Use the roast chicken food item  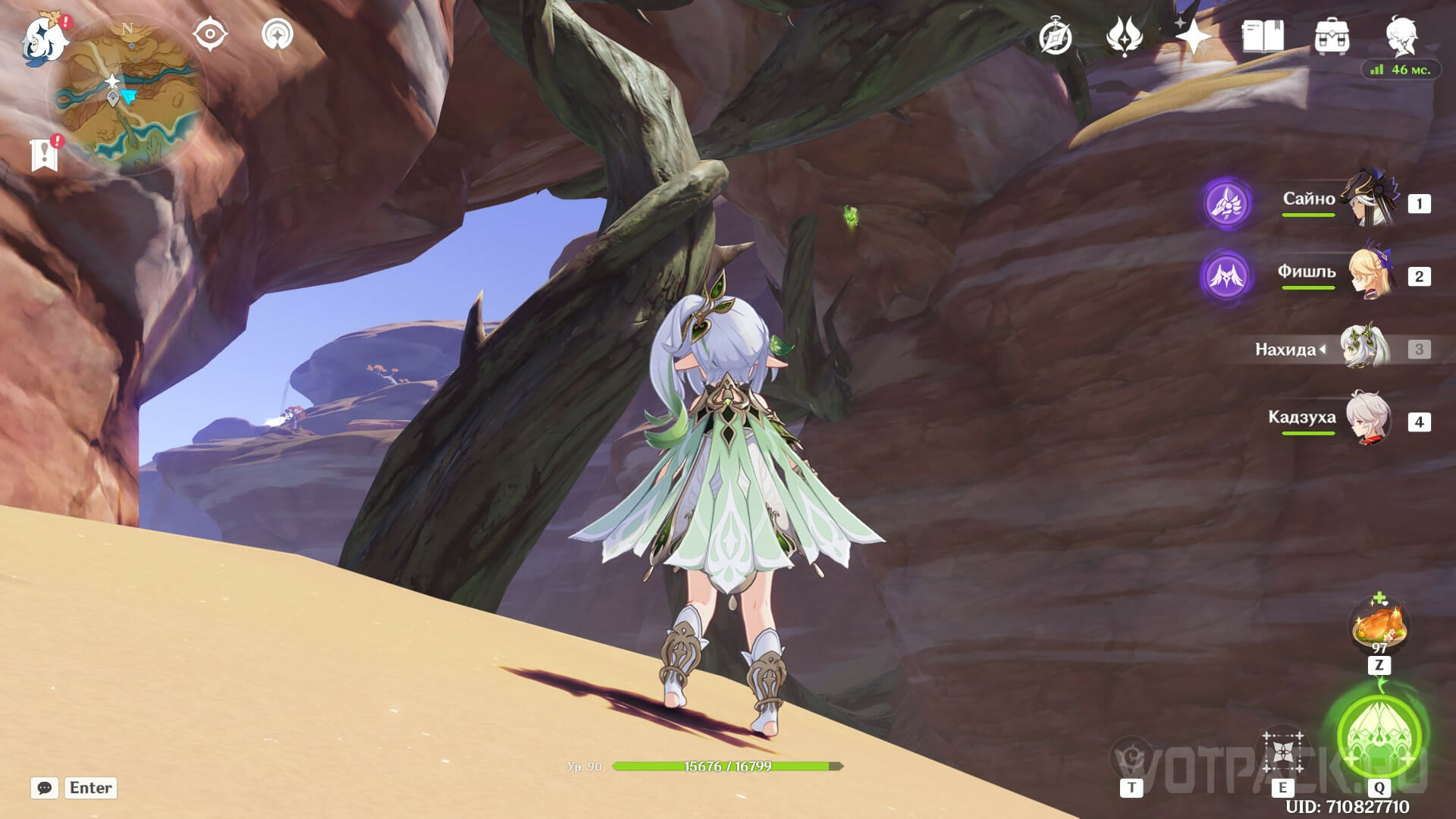pyautogui.click(x=1379, y=628)
